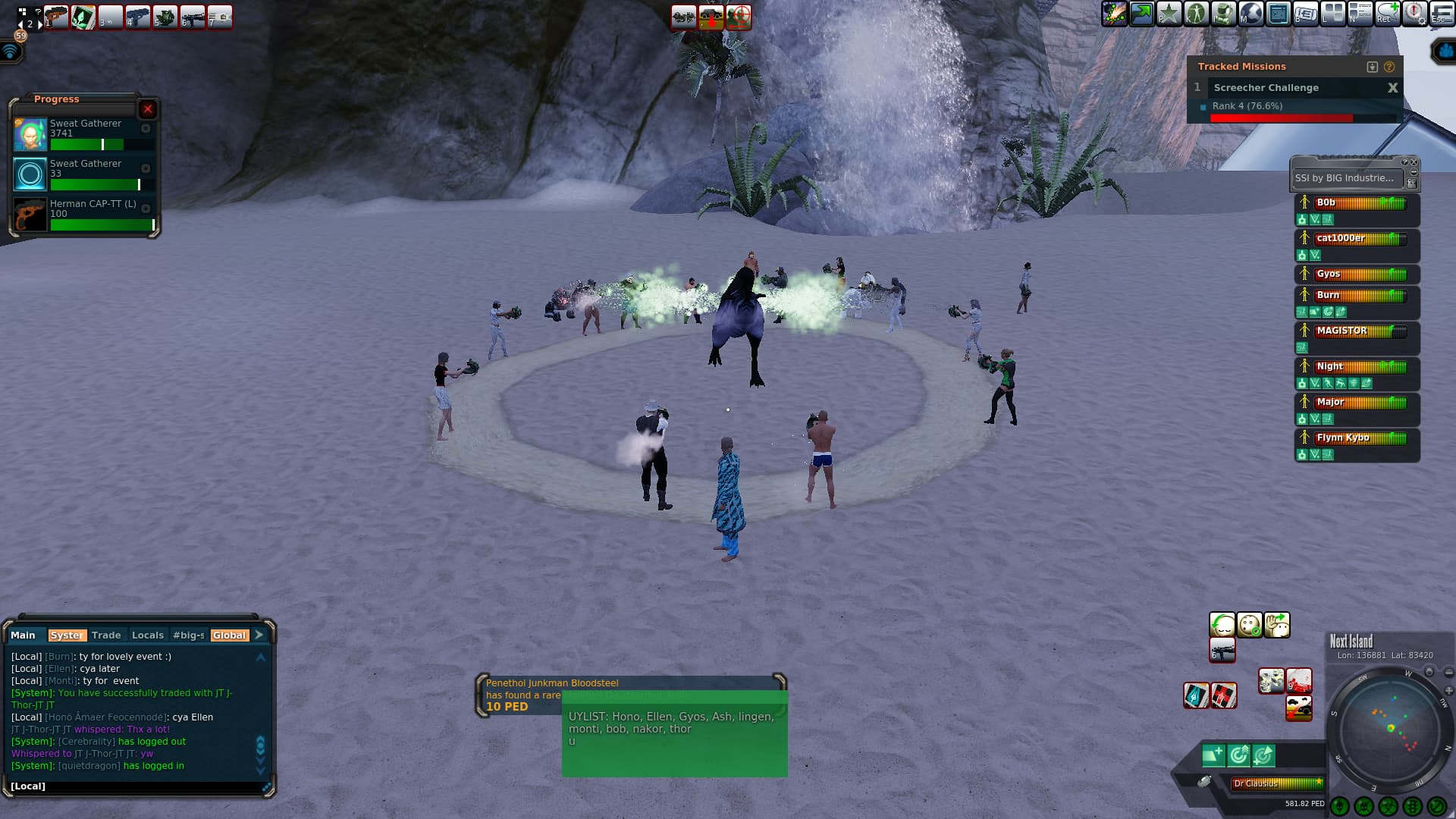The height and width of the screenshot is (819, 1456).
Task: Select team member B0b in team list
Action: pyautogui.click(x=1357, y=203)
